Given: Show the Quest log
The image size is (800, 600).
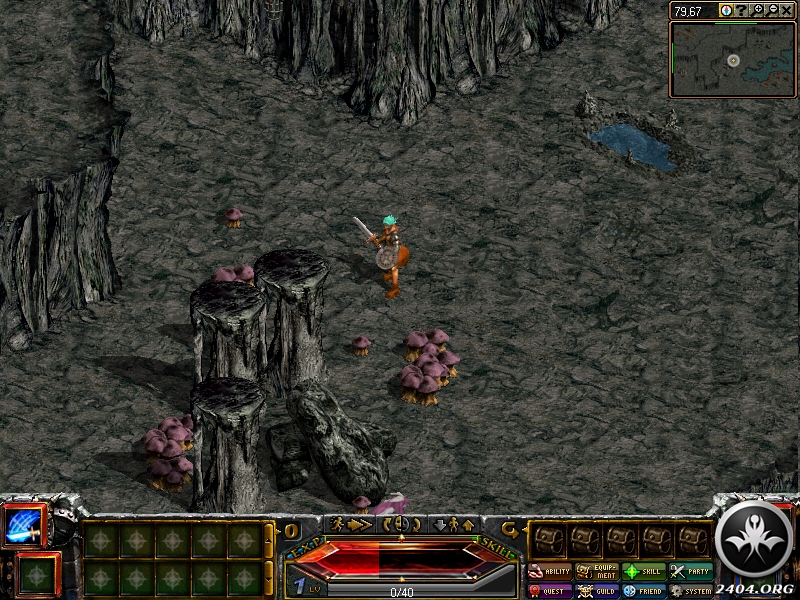Looking at the screenshot, I should [x=550, y=591].
